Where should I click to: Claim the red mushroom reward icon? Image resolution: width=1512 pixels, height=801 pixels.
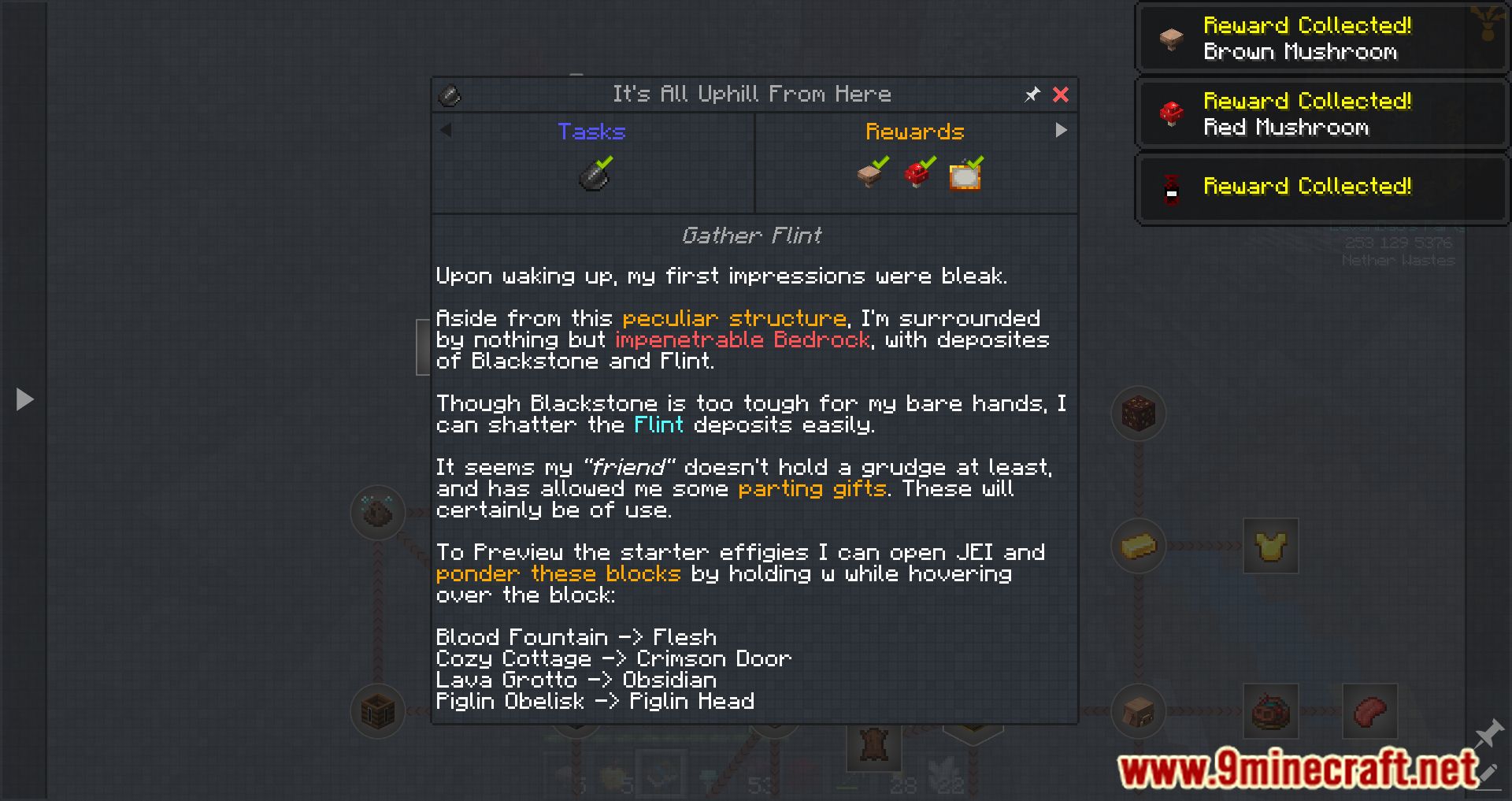click(916, 177)
